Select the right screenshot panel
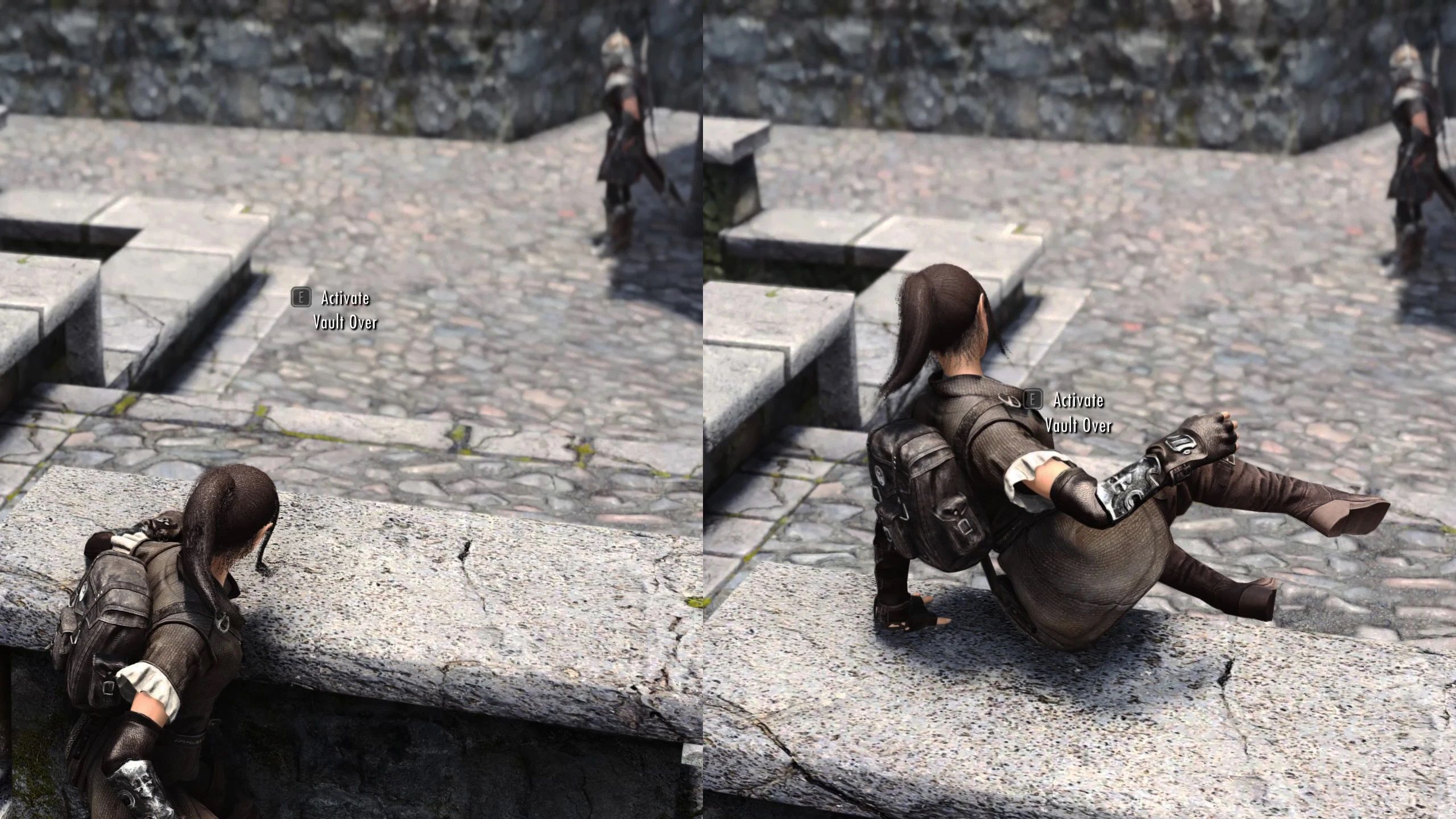Screen dimensions: 1456x819 (x=1081, y=409)
